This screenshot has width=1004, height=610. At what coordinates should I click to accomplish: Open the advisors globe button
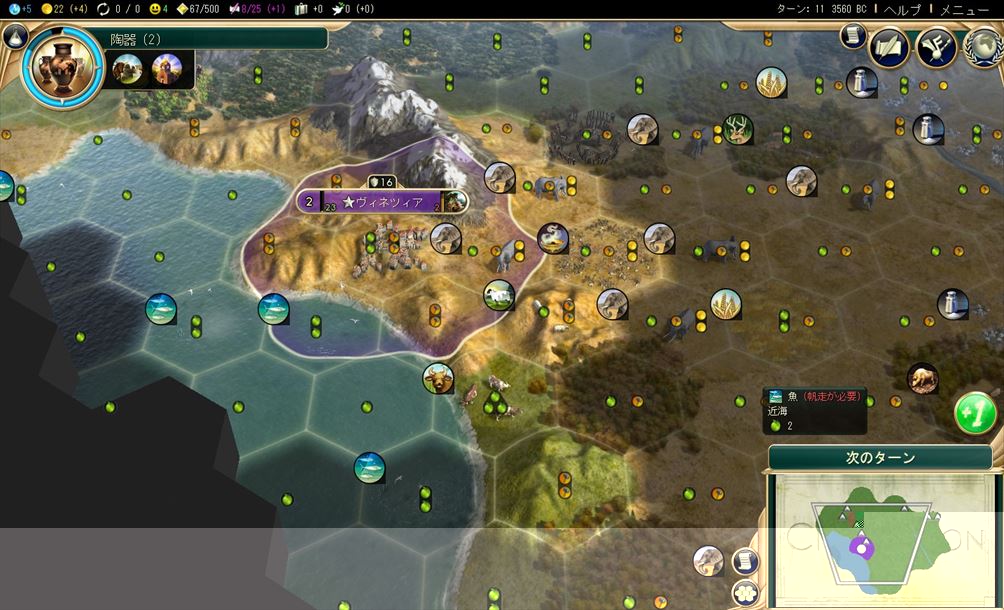(x=981, y=47)
